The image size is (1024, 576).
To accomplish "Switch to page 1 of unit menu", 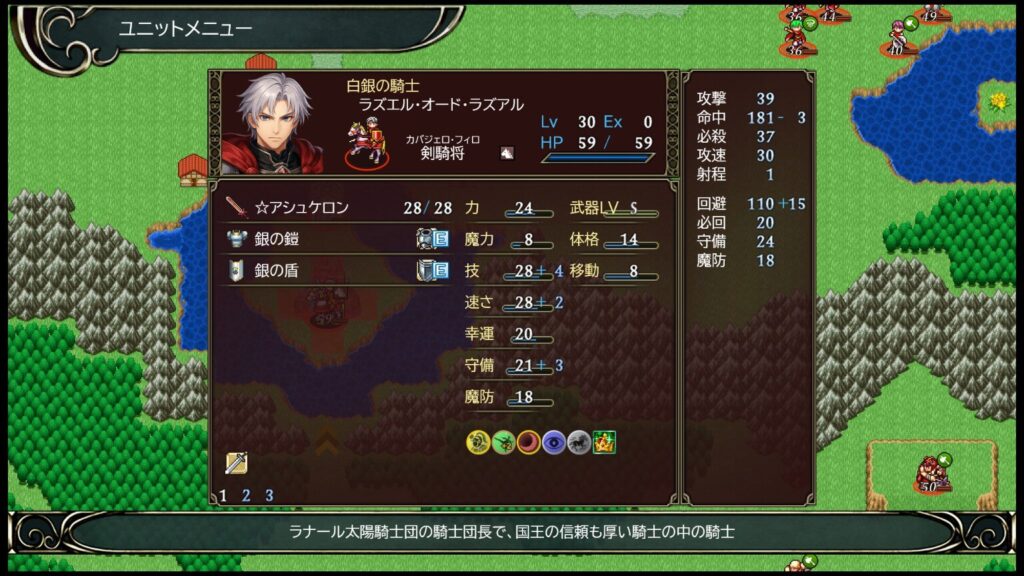I will (223, 495).
